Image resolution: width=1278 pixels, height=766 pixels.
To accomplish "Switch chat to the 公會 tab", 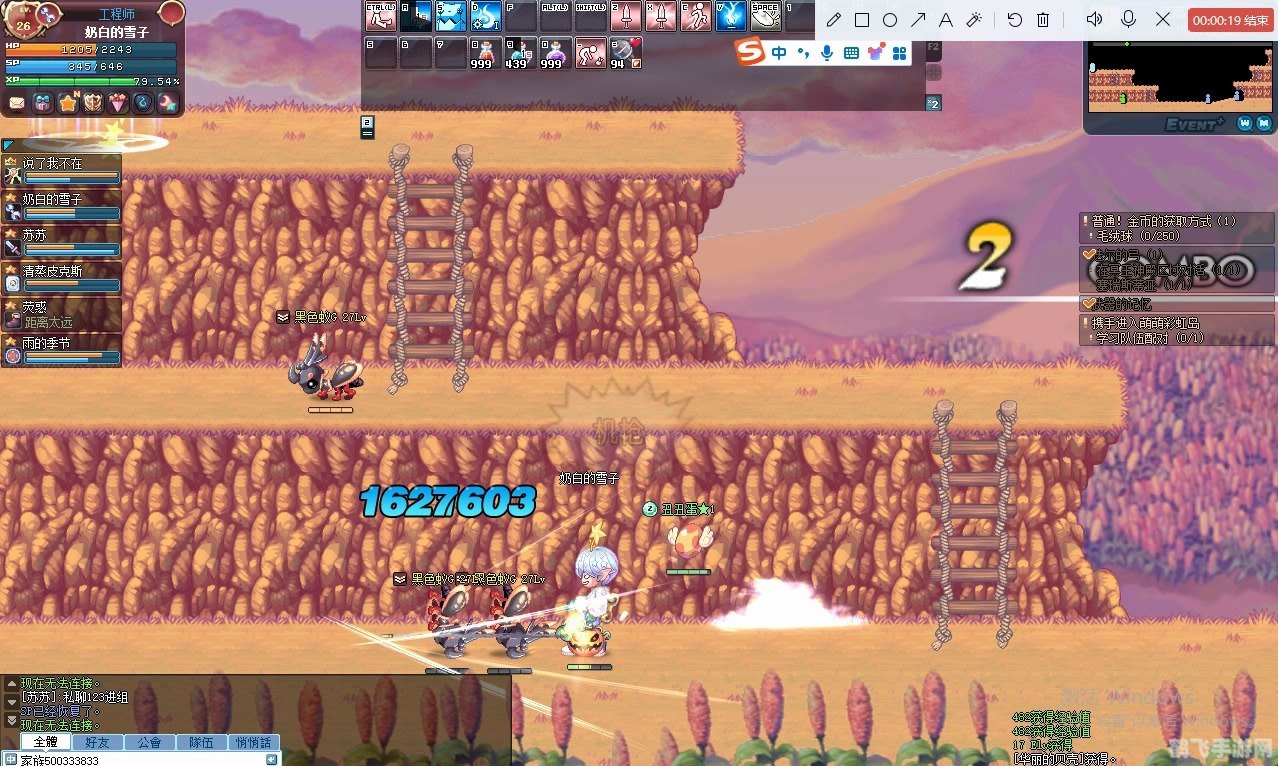I will (x=150, y=742).
